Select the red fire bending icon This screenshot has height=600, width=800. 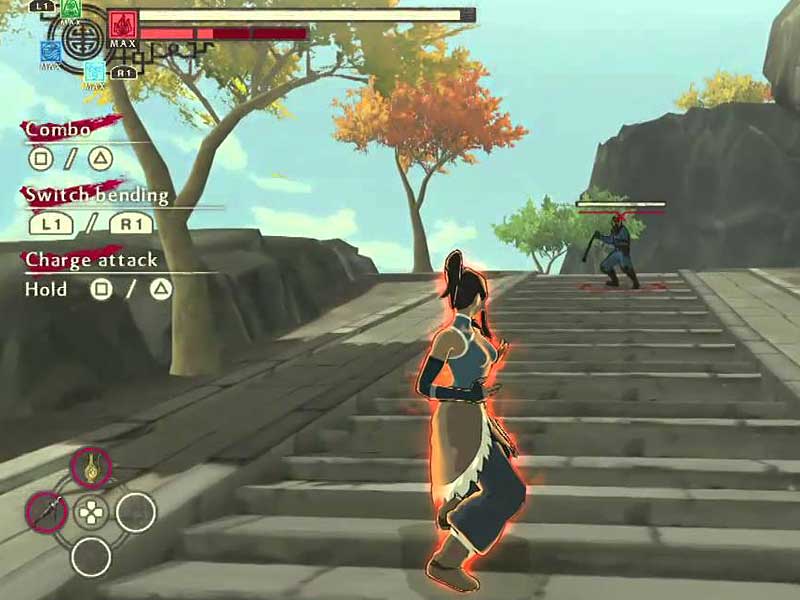pyautogui.click(x=123, y=24)
